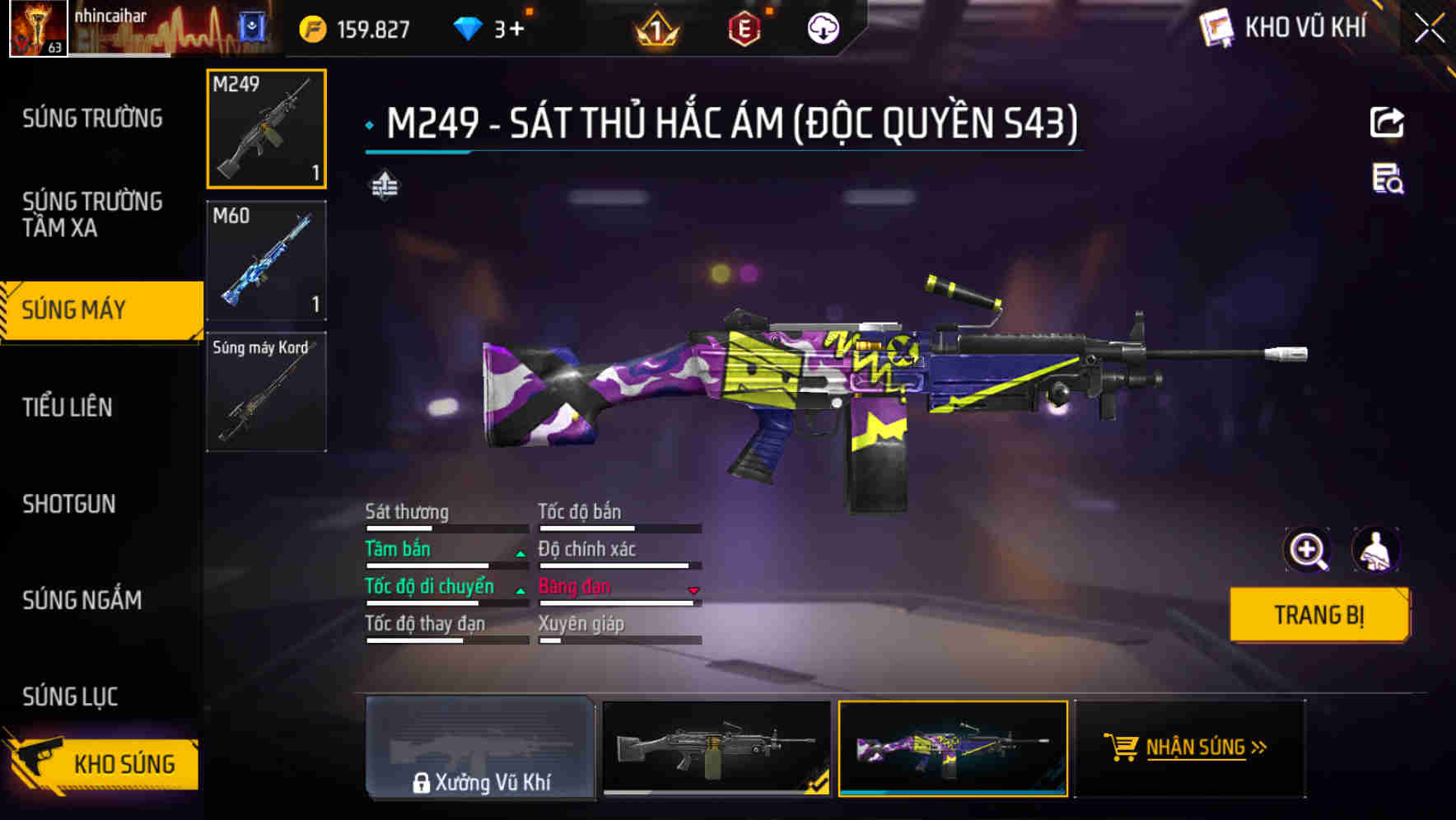Click the cloud download icon in the top bar
The width and height of the screenshot is (1456, 820).
point(821,27)
